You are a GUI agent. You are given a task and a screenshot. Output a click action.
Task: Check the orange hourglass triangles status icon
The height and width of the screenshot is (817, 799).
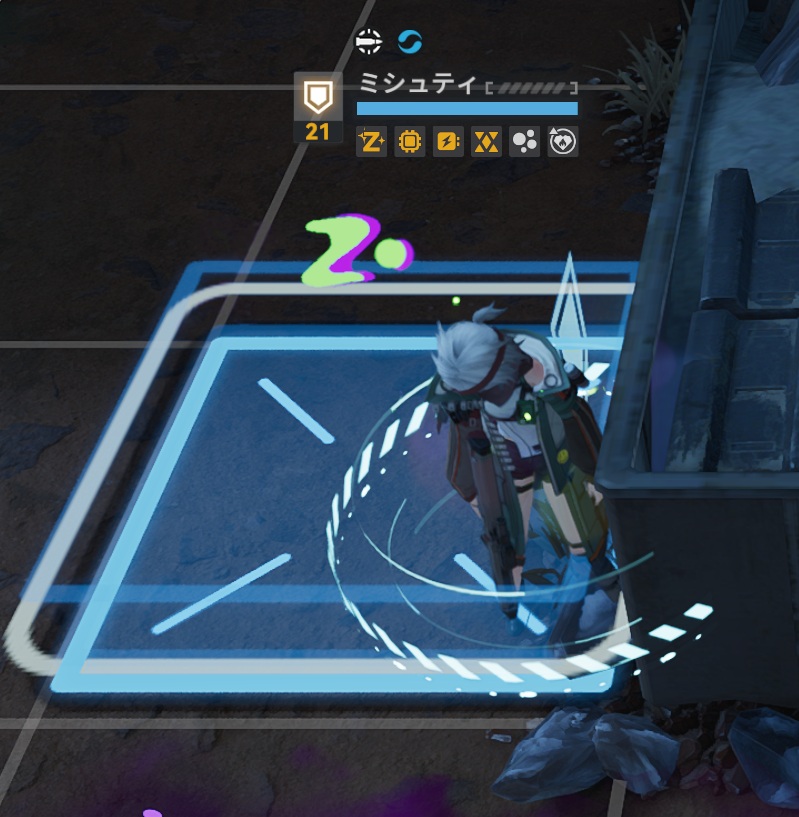[485, 143]
